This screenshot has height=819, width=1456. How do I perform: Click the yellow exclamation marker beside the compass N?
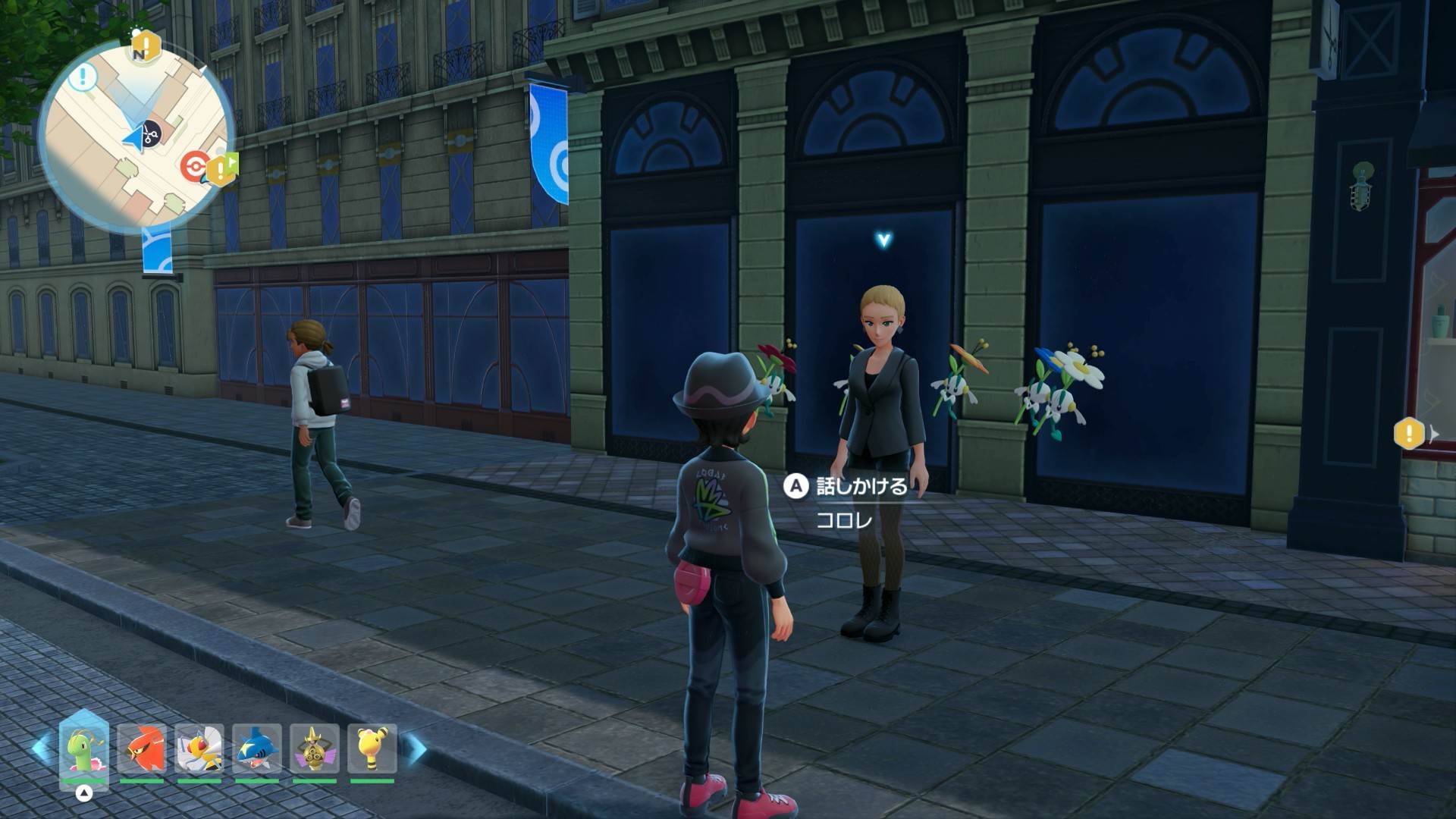146,45
